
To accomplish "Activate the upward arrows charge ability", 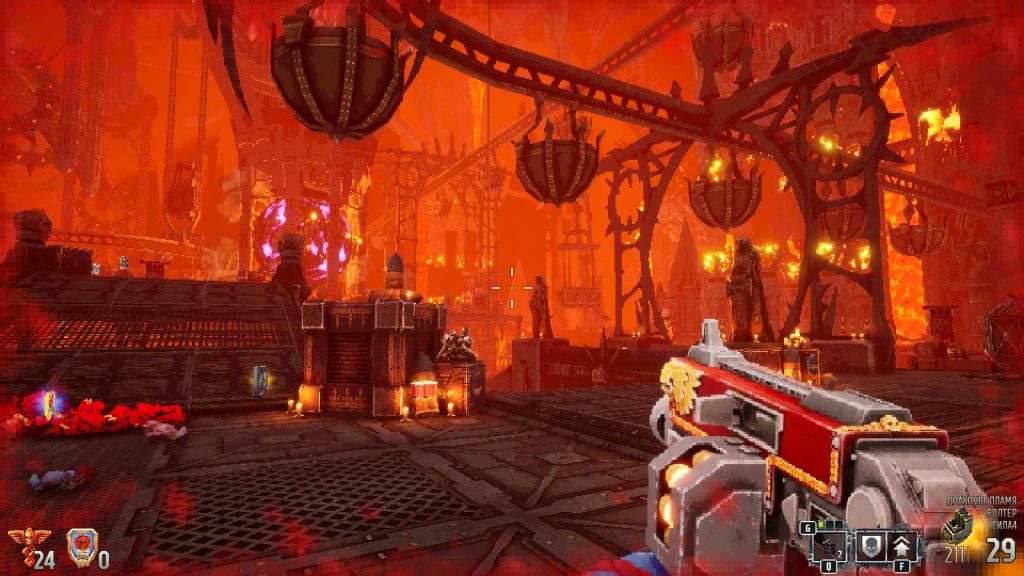I will 901,547.
